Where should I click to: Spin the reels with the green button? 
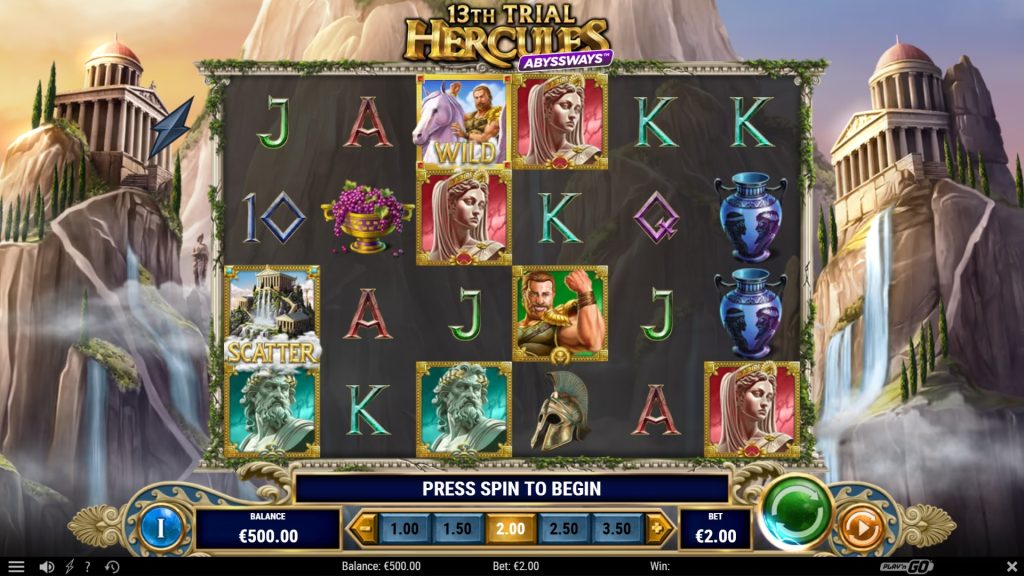(796, 510)
